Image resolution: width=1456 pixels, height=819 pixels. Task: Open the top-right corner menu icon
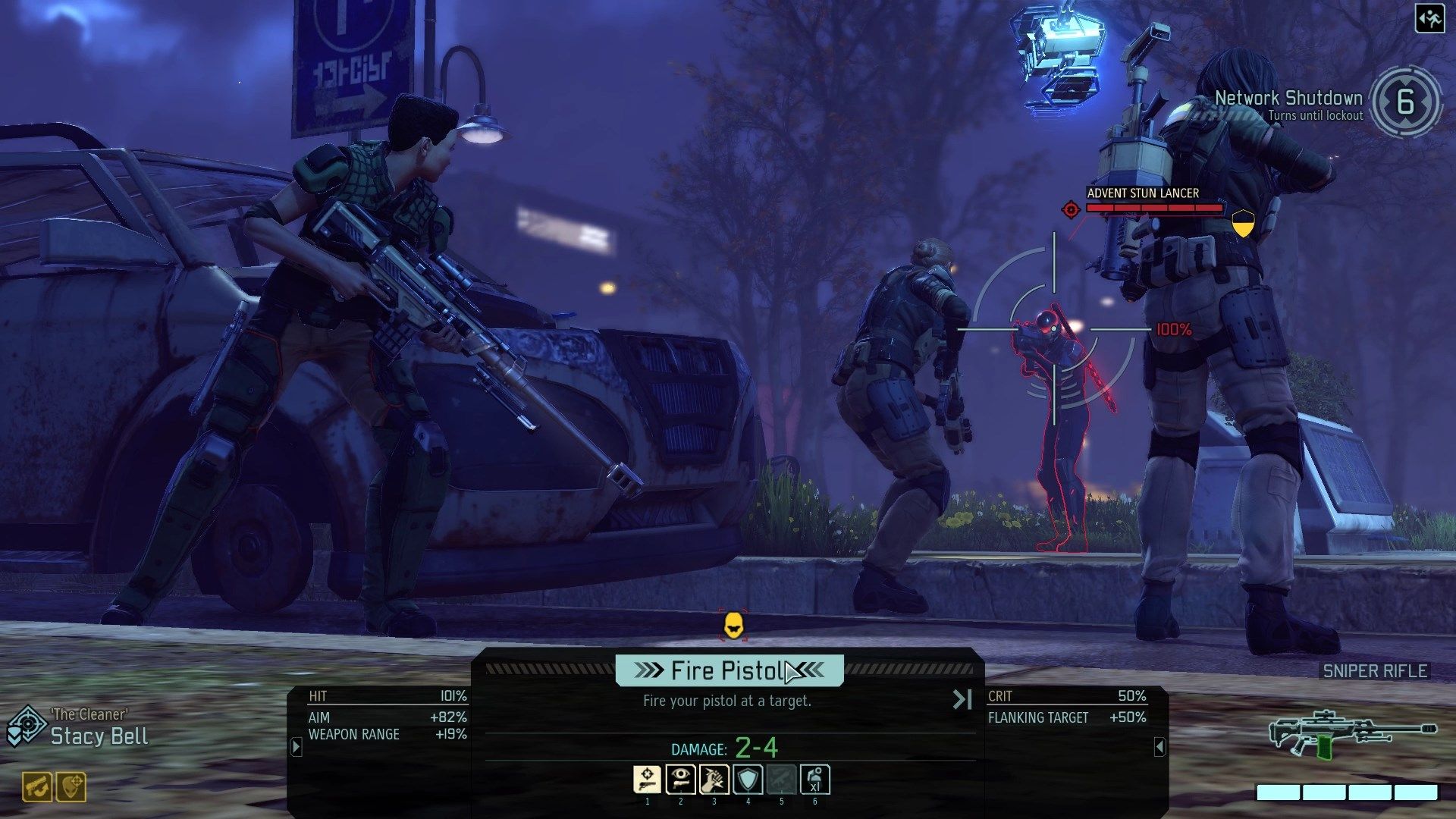coord(1429,19)
